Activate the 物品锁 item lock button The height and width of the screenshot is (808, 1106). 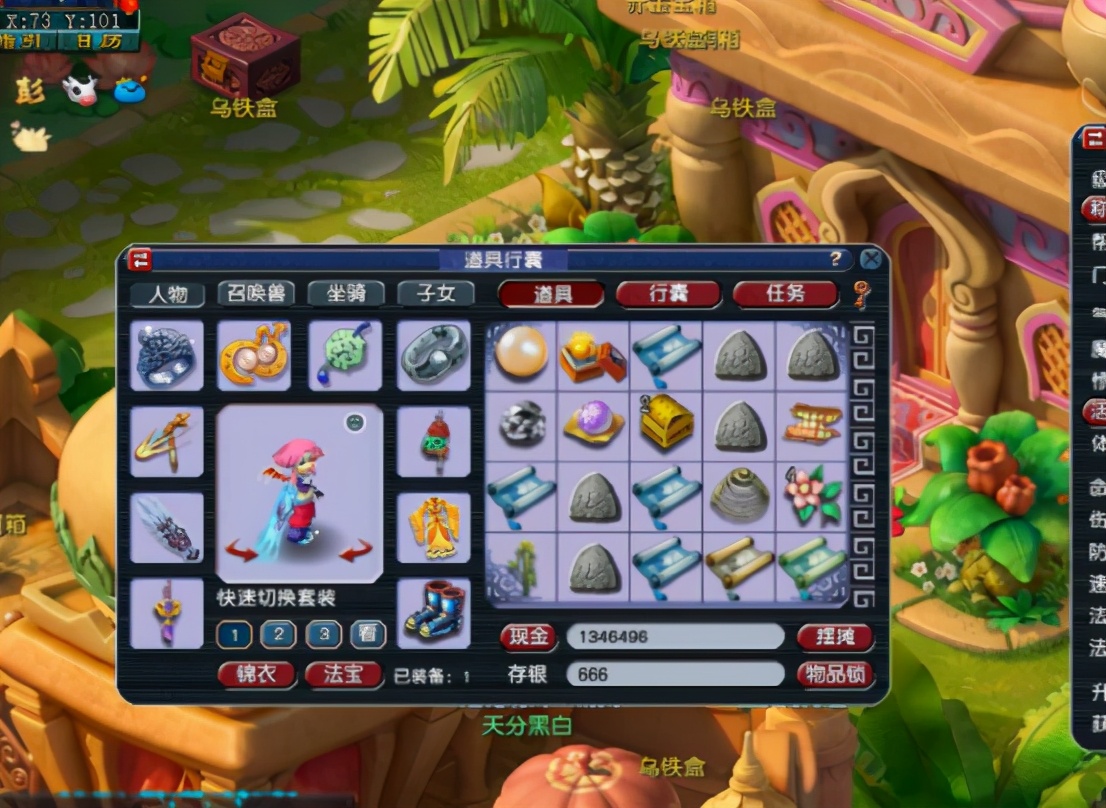(835, 674)
